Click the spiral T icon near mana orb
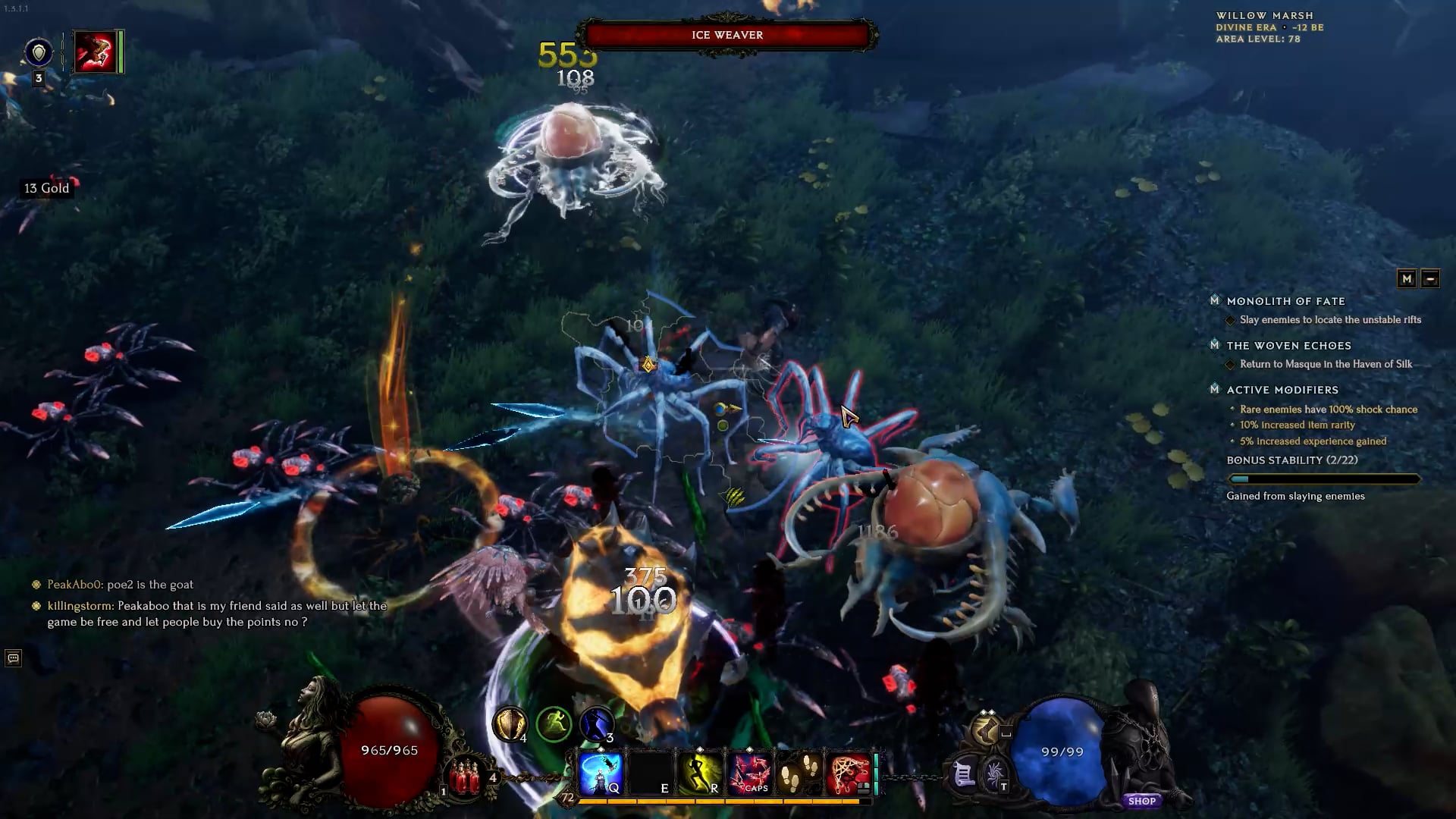The width and height of the screenshot is (1456, 819). 994,775
